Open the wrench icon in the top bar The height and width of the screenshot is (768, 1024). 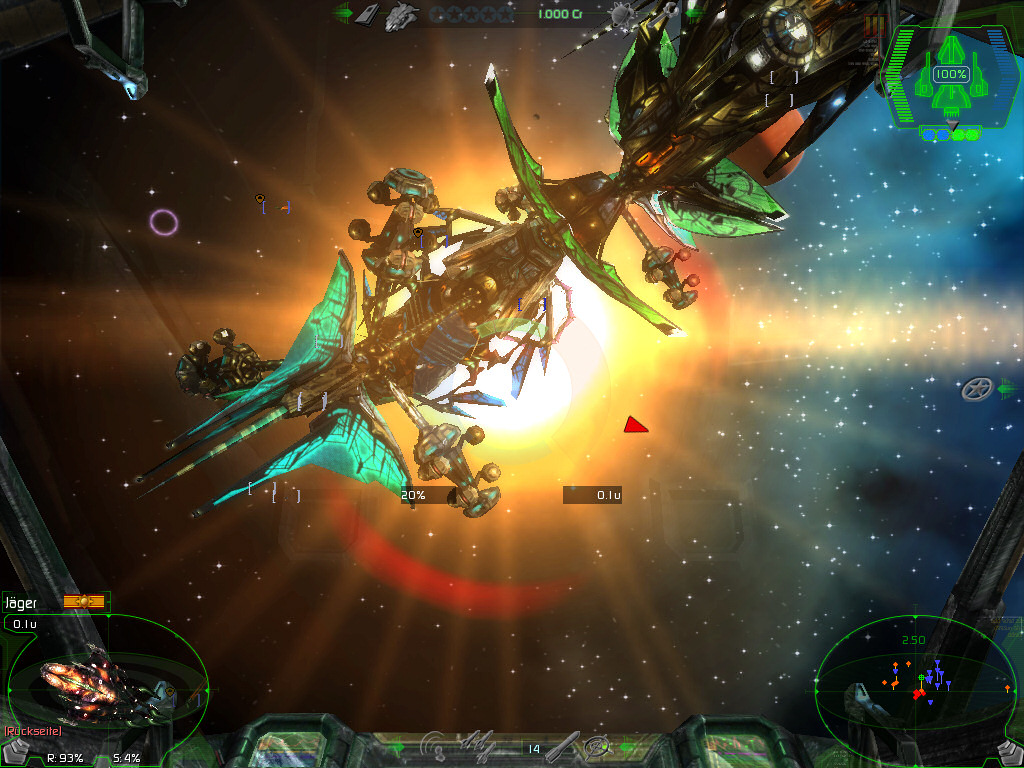point(664,12)
